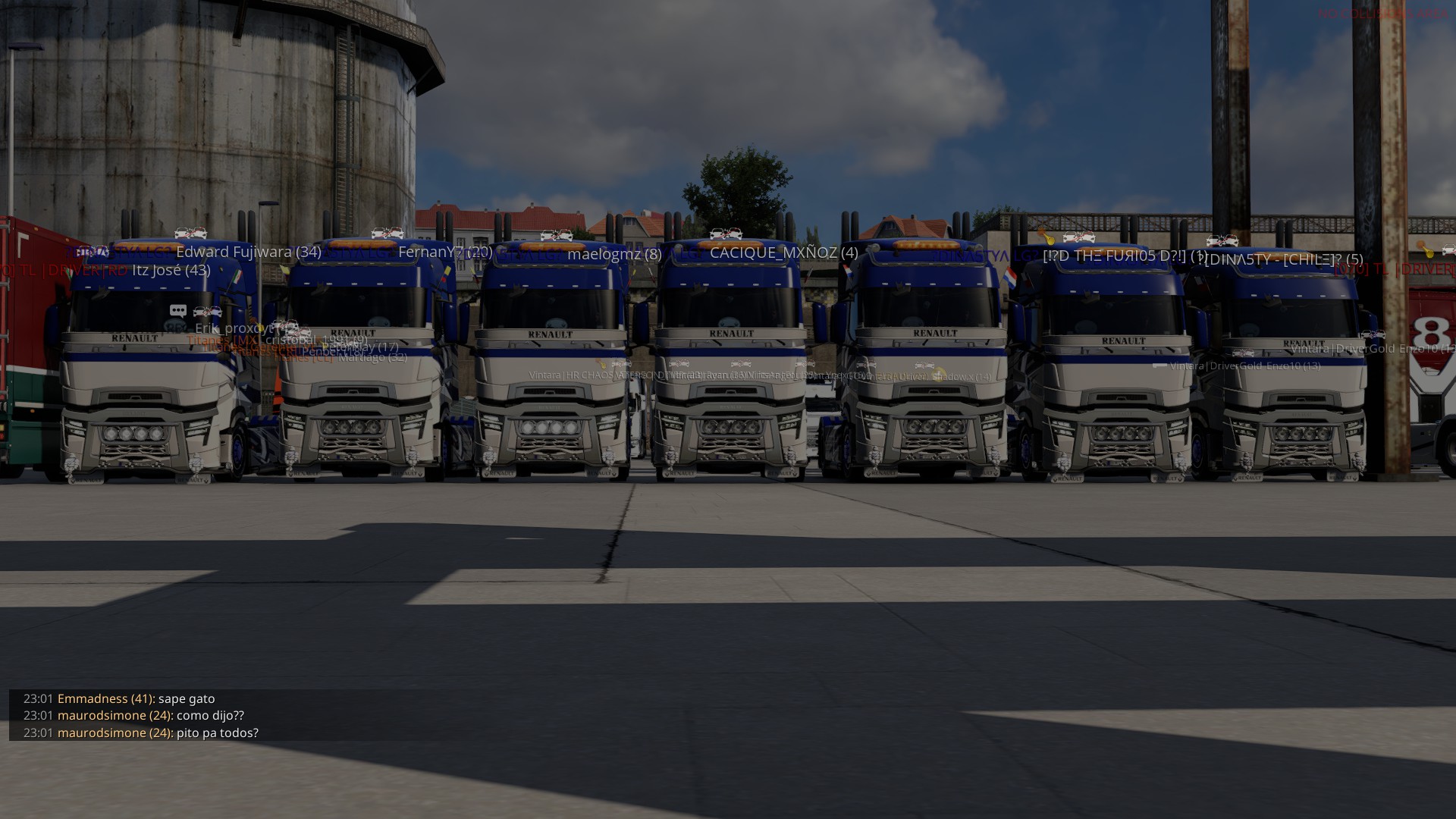Click the maelogmz (8) player tag
Image resolution: width=1456 pixels, height=819 pixels.
click(614, 254)
